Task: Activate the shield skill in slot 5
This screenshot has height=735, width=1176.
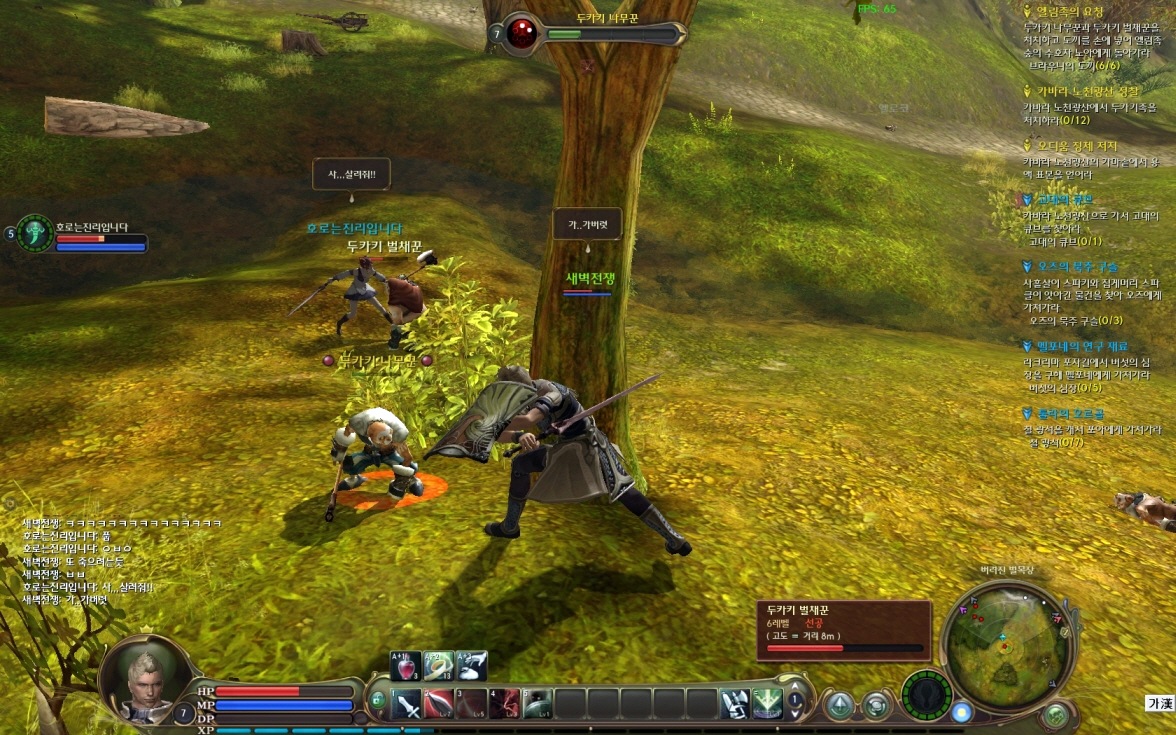Action: pos(538,704)
